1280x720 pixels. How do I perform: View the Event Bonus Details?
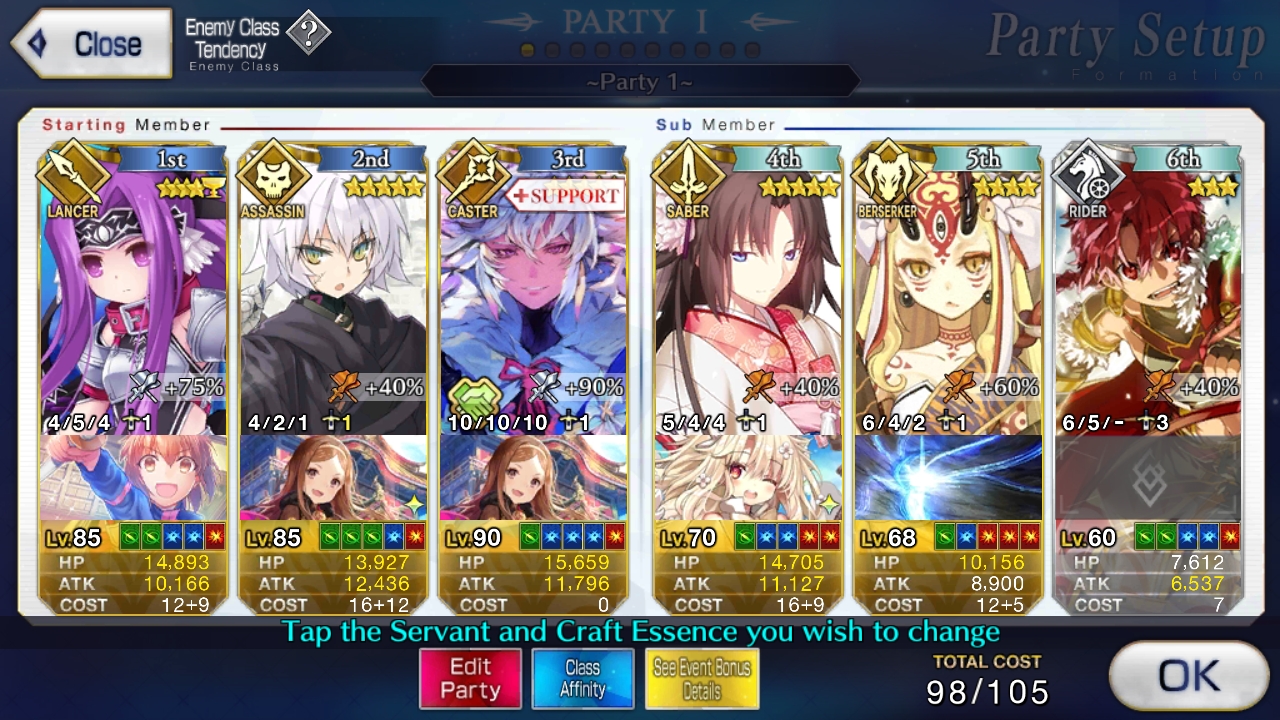click(x=701, y=679)
